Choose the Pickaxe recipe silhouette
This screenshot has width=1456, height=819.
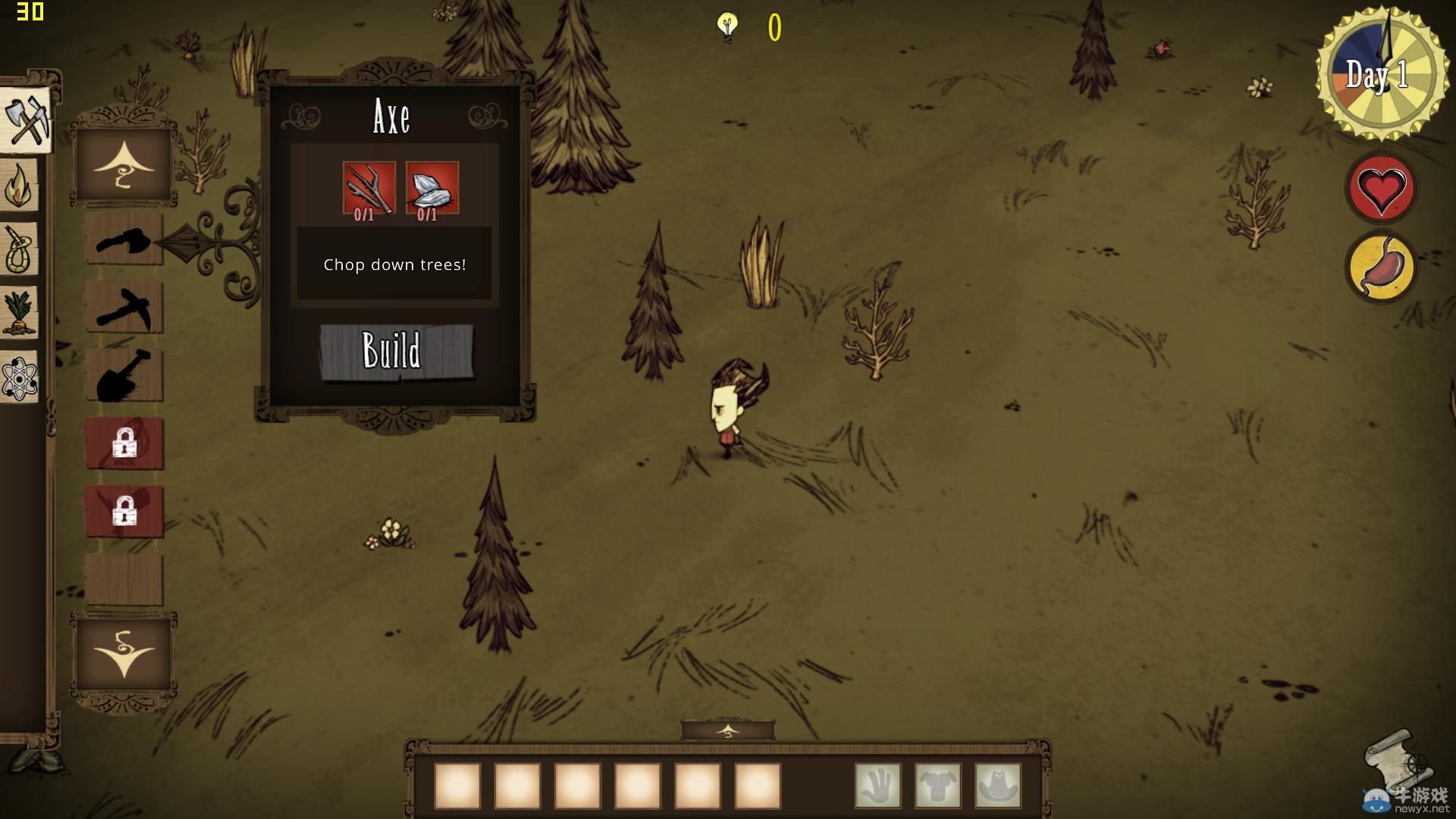124,307
